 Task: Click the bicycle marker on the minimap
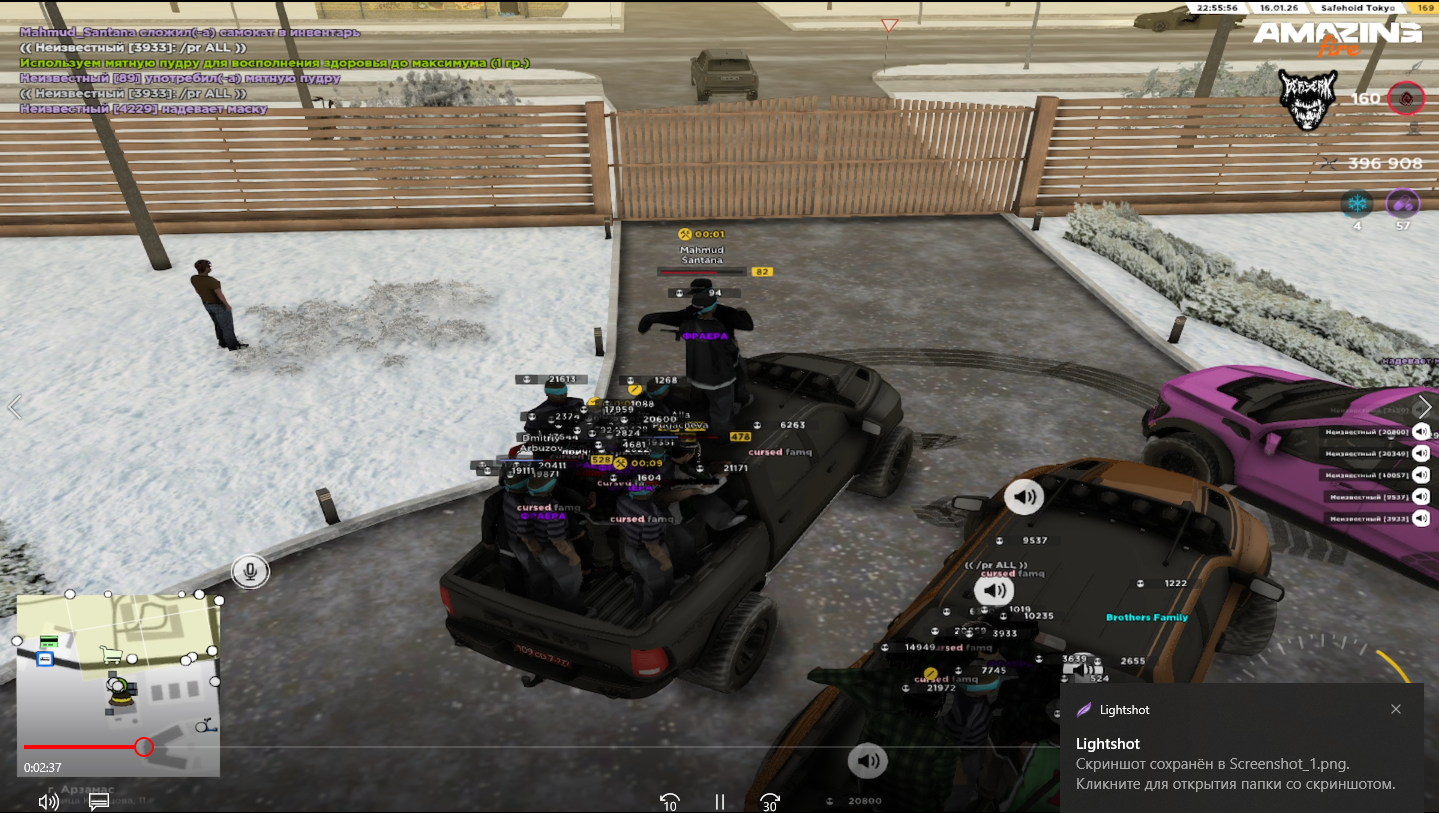205,725
